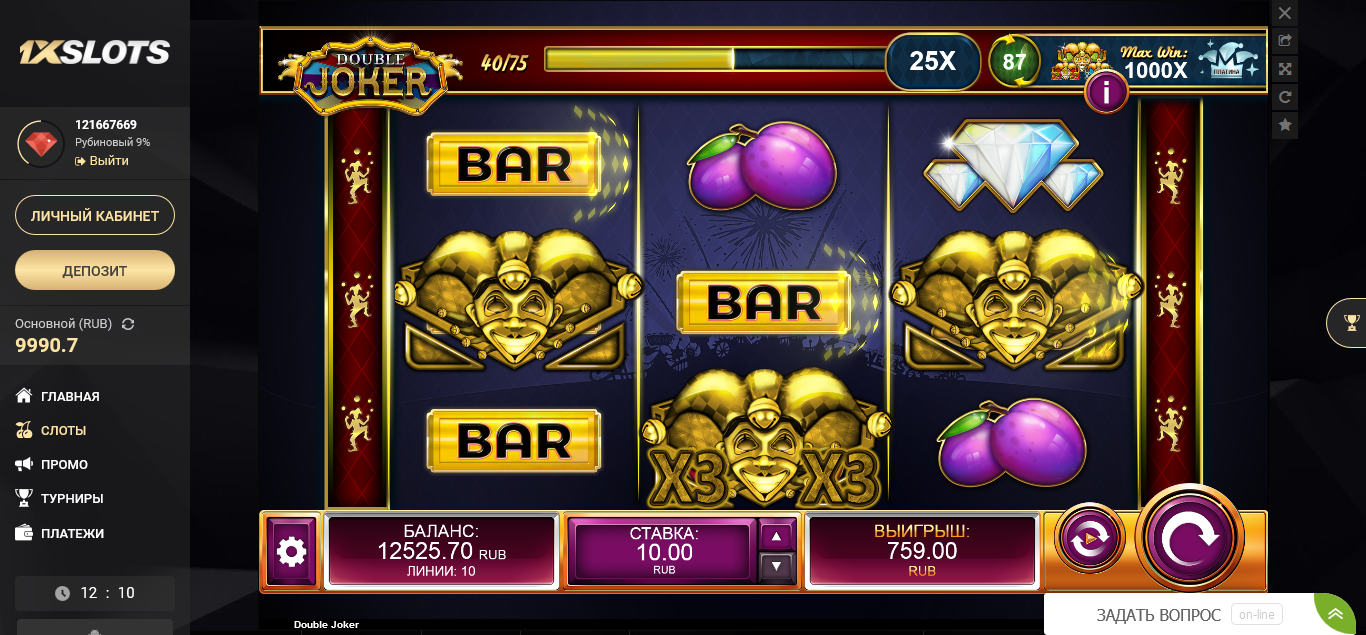Image resolution: width=1366 pixels, height=635 pixels.
Task: Open the paytable info button
Action: coord(1106,93)
